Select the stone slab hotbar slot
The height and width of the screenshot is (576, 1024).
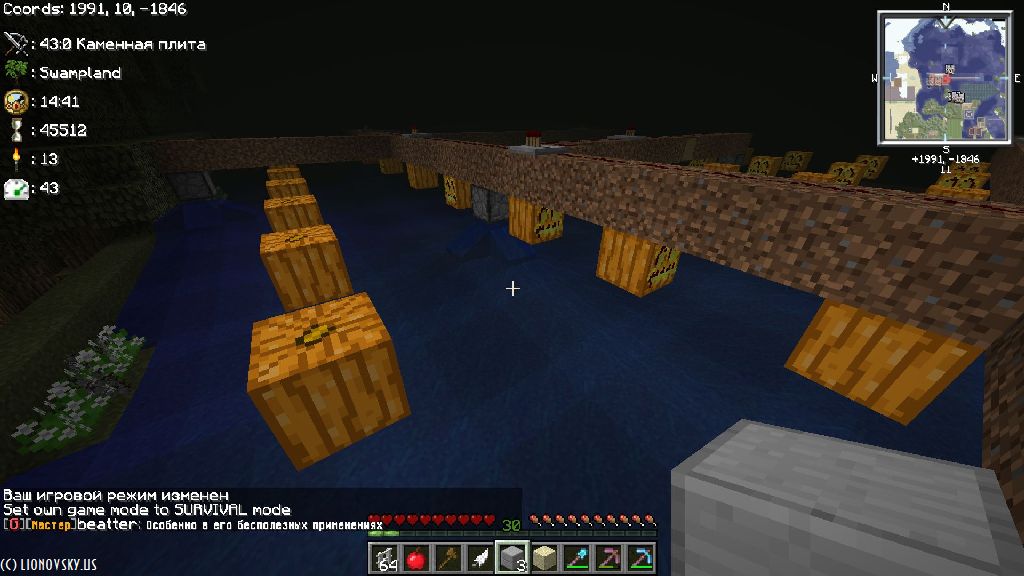tap(512, 557)
